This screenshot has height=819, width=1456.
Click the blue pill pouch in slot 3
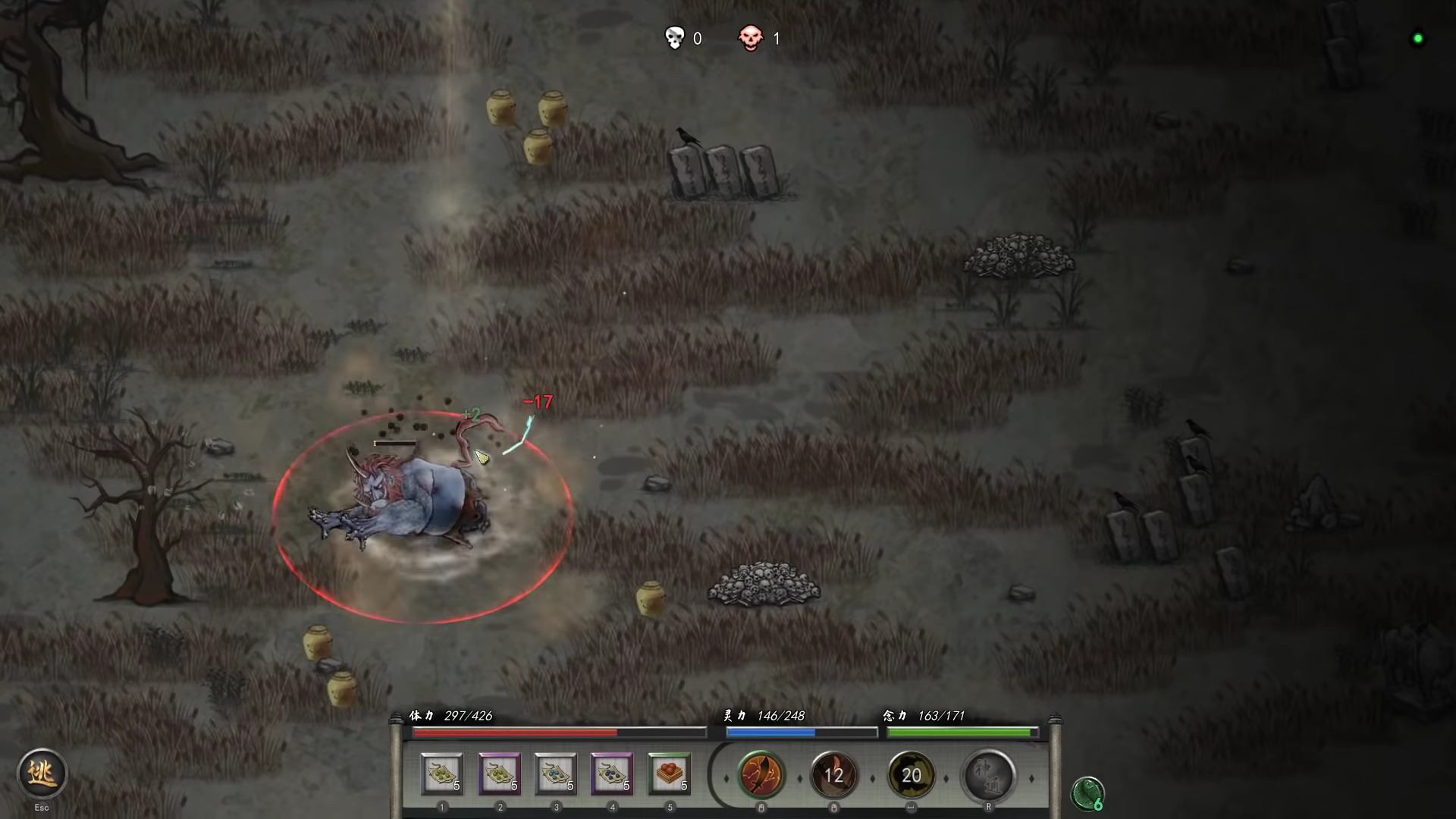pos(556,775)
